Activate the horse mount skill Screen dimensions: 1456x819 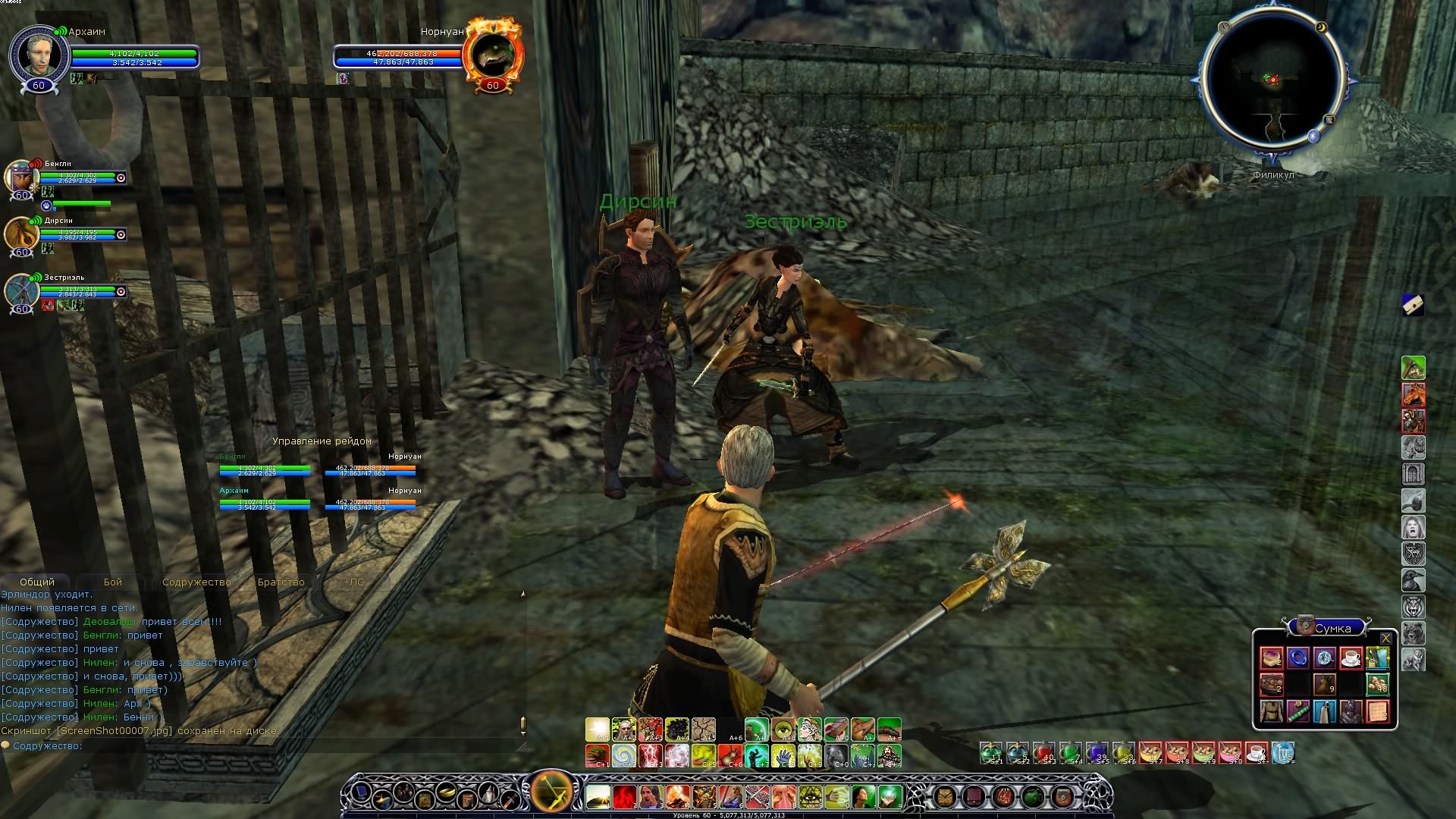pyautogui.click(x=1413, y=394)
